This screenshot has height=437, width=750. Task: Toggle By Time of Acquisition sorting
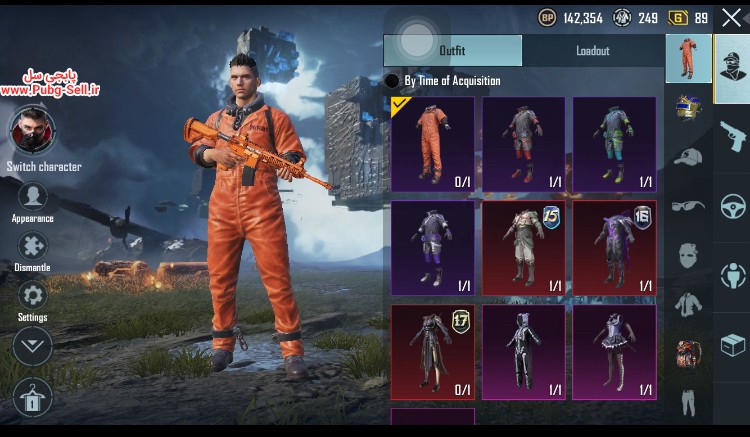click(x=393, y=81)
